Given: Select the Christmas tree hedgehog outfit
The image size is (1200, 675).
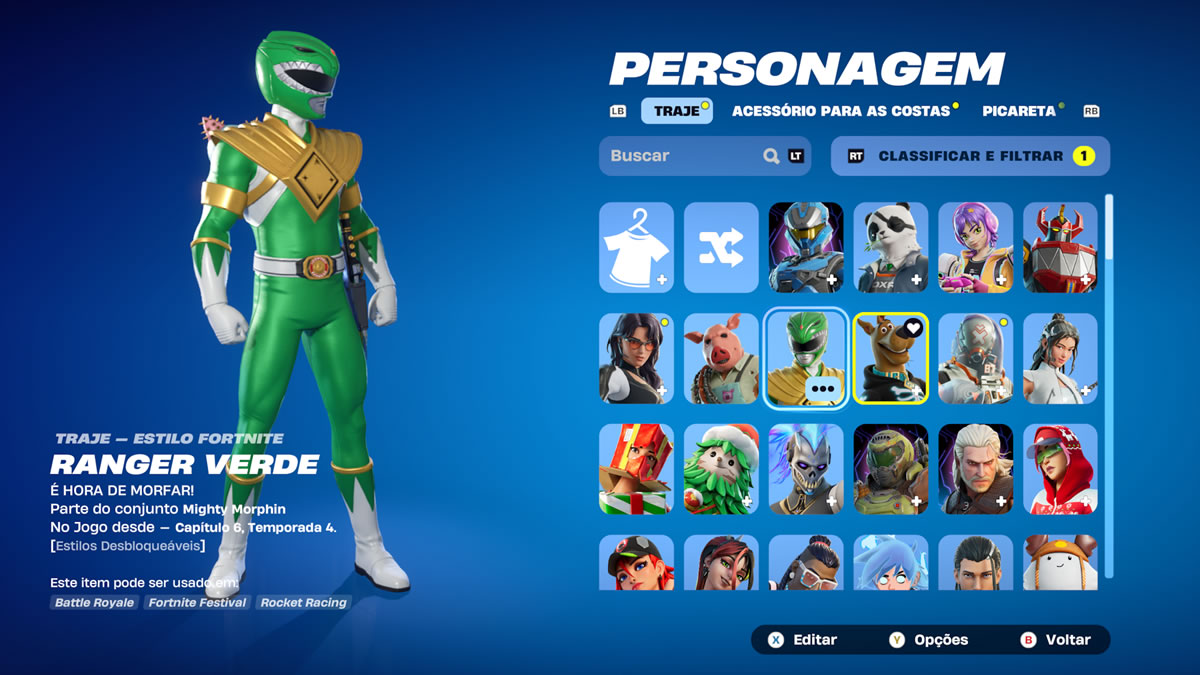Looking at the screenshot, I should (721, 469).
